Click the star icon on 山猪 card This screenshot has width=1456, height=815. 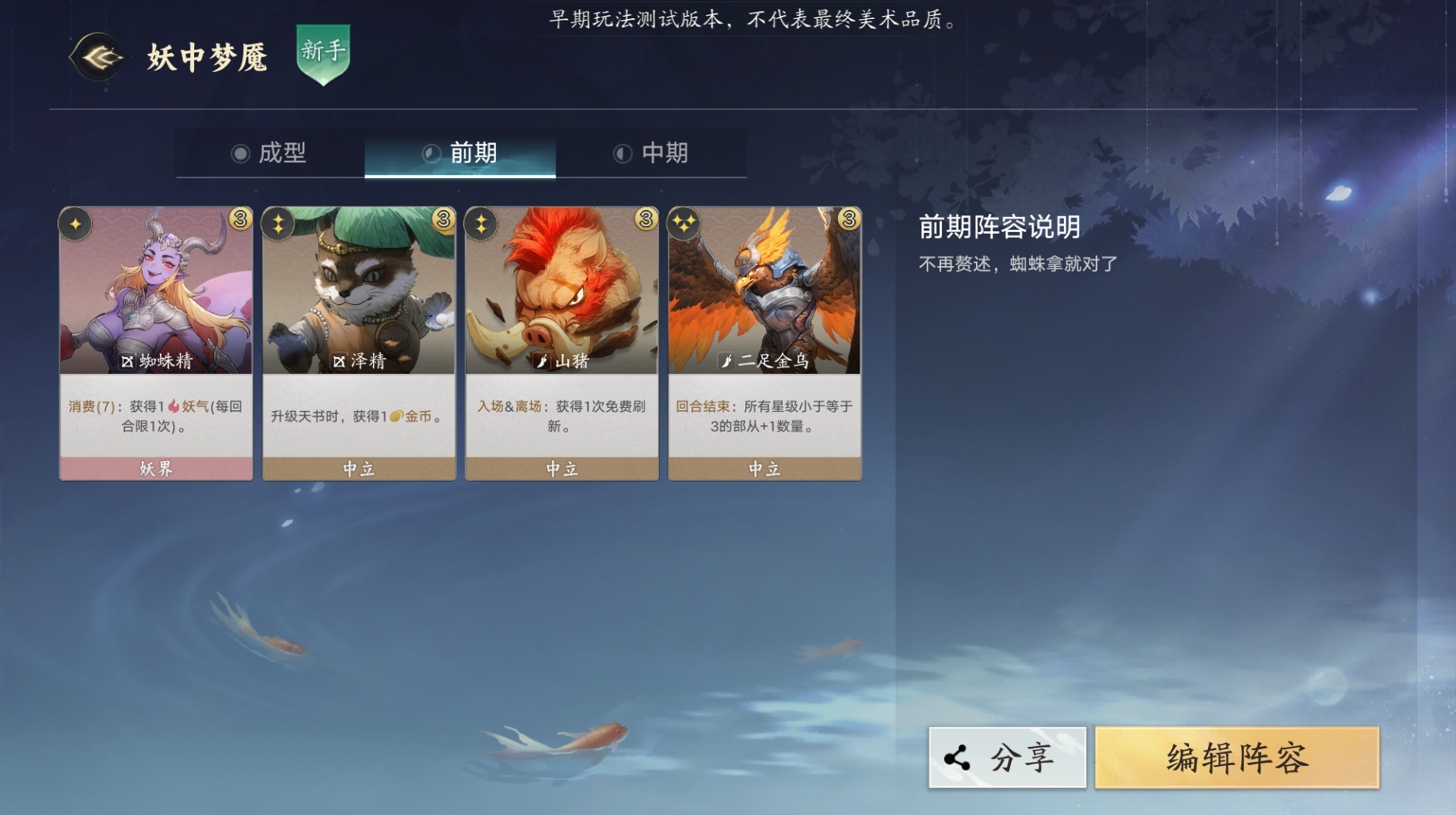click(x=482, y=224)
